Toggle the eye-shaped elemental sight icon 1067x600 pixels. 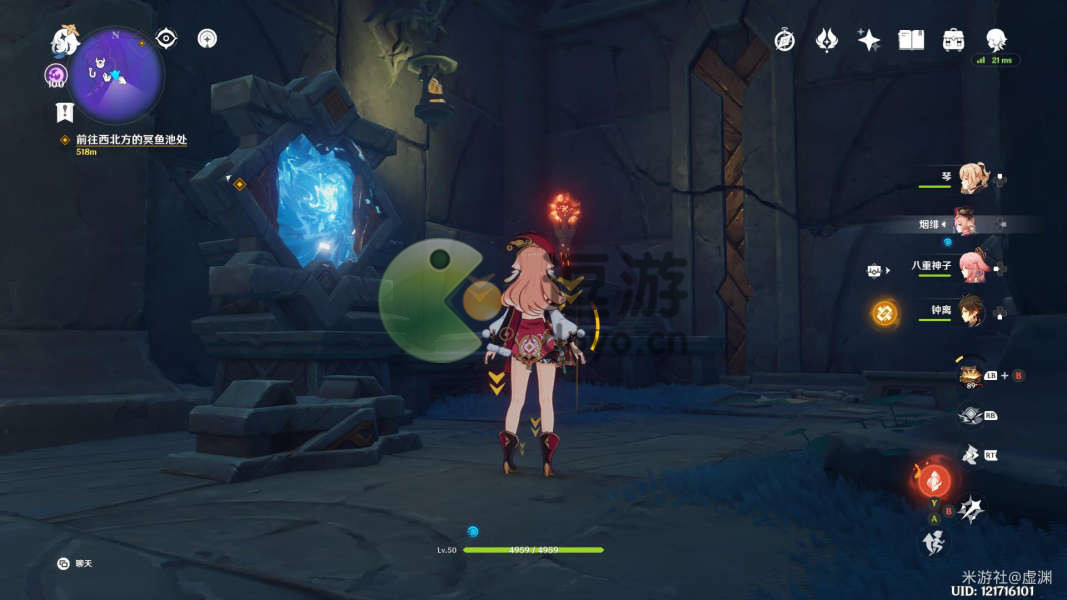point(167,39)
